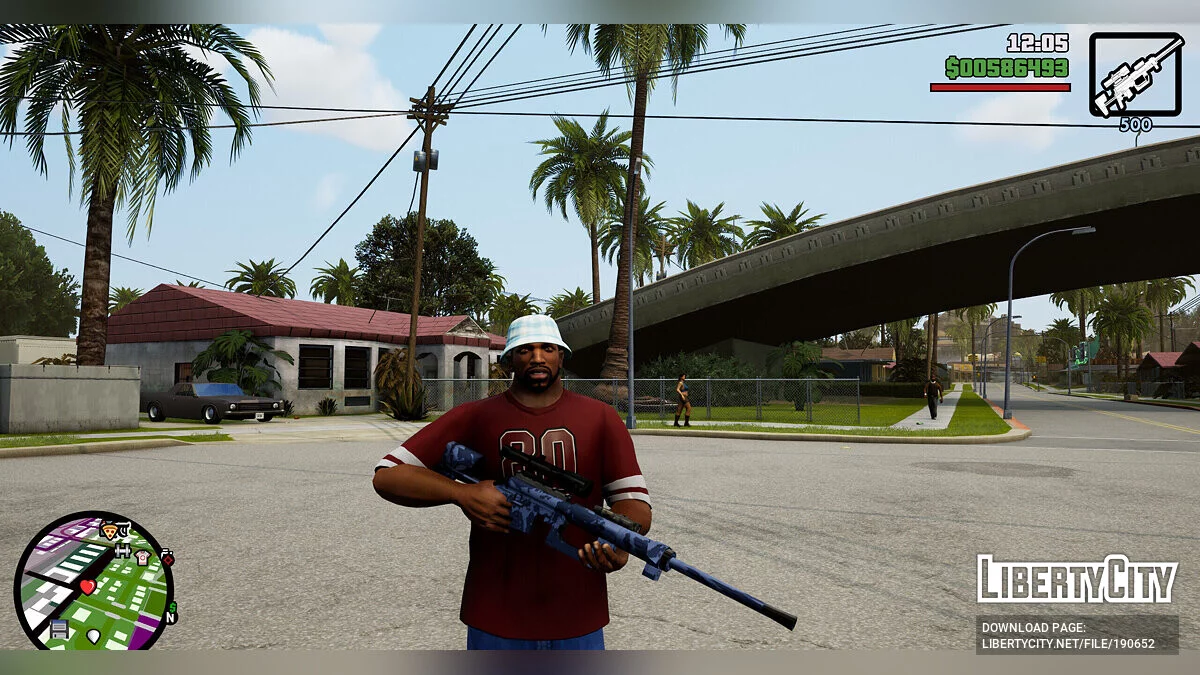Image resolution: width=1200 pixels, height=675 pixels.
Task: Click the green dollar sign minimap marker
Action: pos(172,607)
